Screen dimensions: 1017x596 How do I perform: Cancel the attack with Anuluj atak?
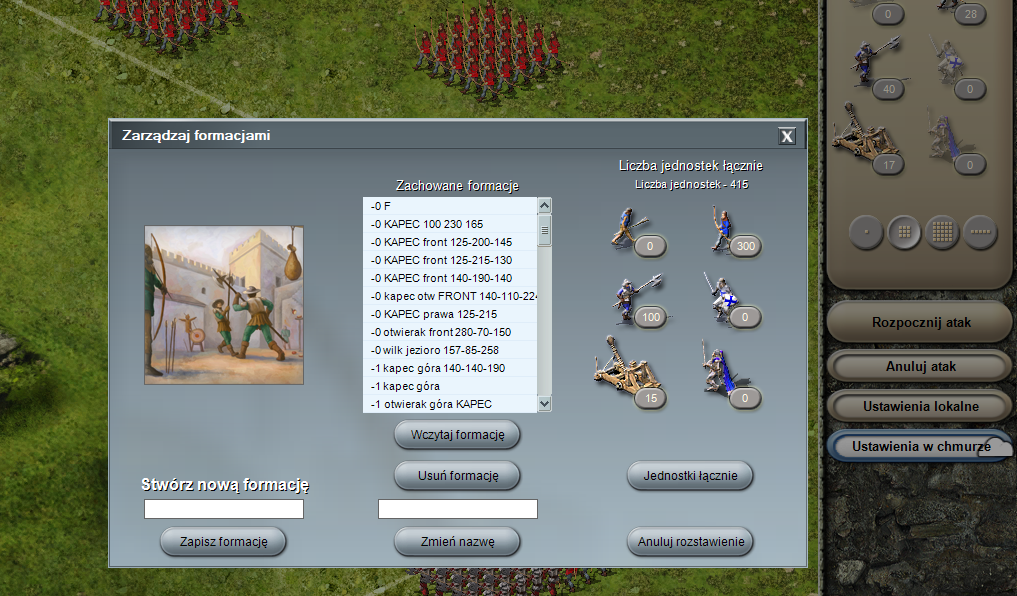tap(920, 366)
